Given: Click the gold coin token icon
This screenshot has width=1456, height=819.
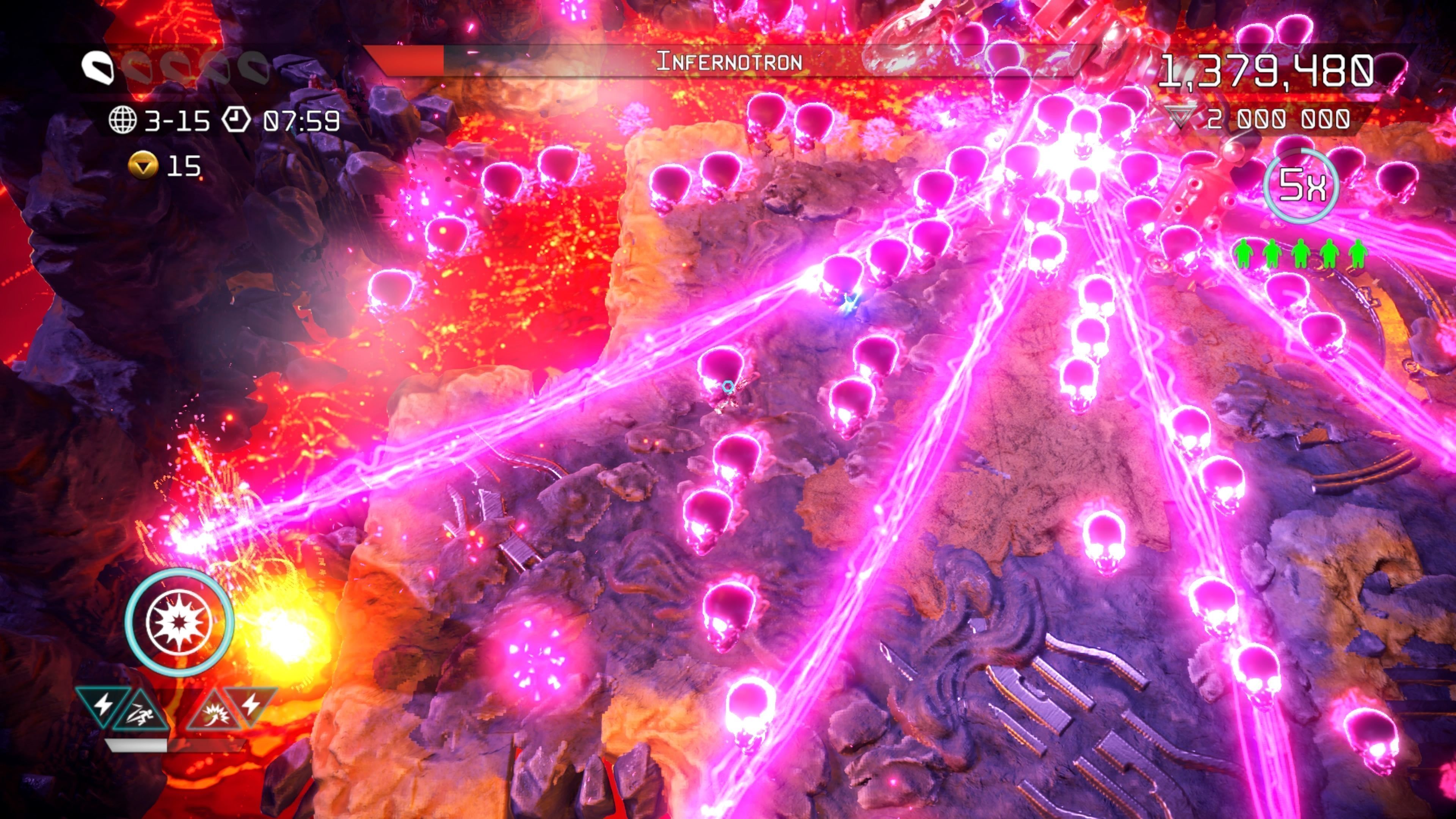Looking at the screenshot, I should point(143,166).
